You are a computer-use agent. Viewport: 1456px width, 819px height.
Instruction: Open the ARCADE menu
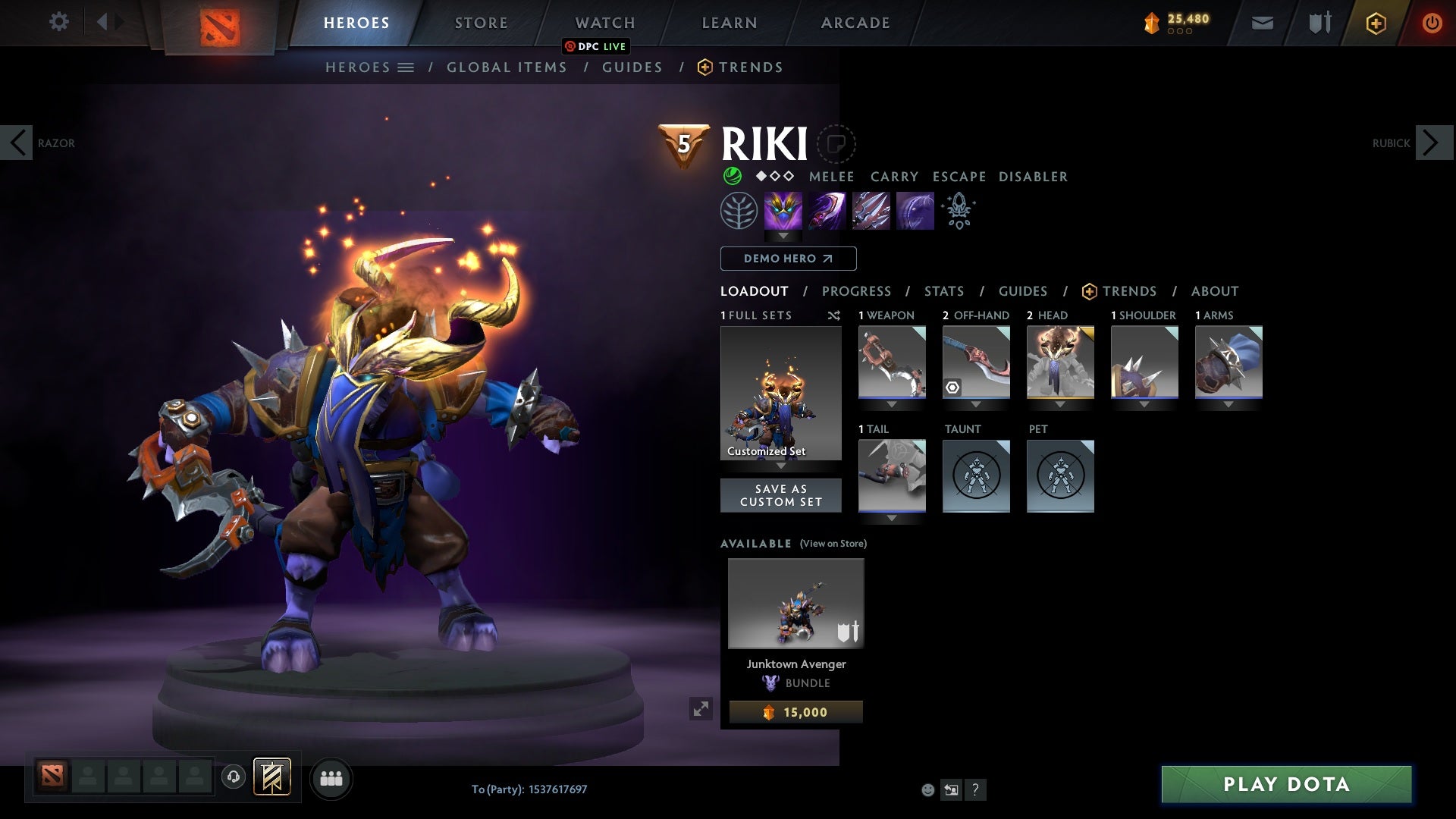[x=855, y=22]
